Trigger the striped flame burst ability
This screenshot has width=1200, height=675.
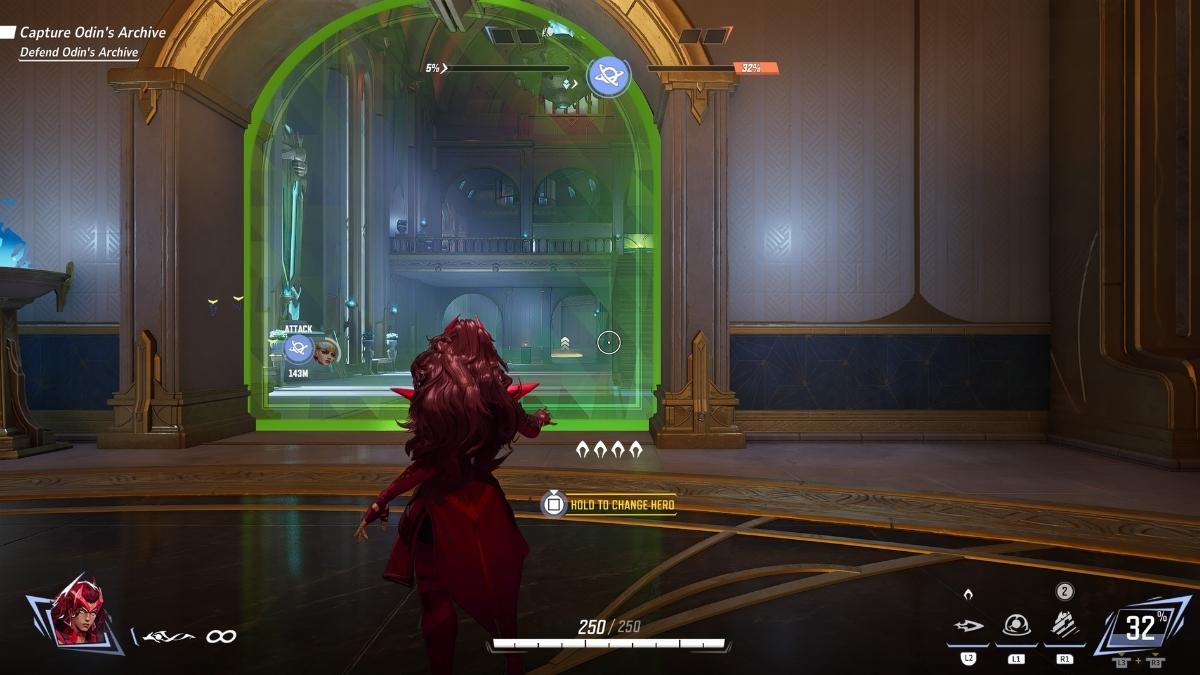[x=1064, y=626]
